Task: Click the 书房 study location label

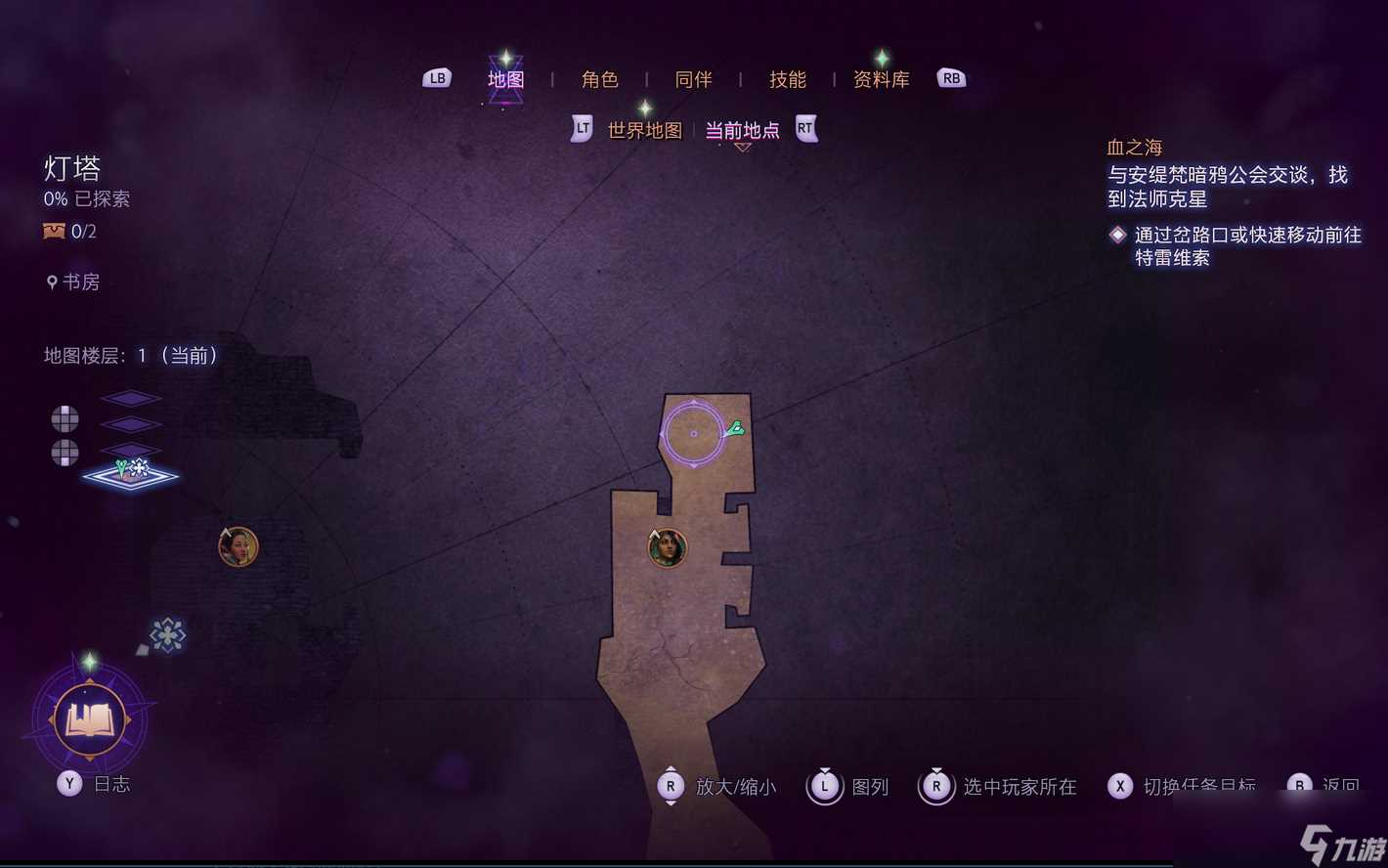Action: click(80, 282)
